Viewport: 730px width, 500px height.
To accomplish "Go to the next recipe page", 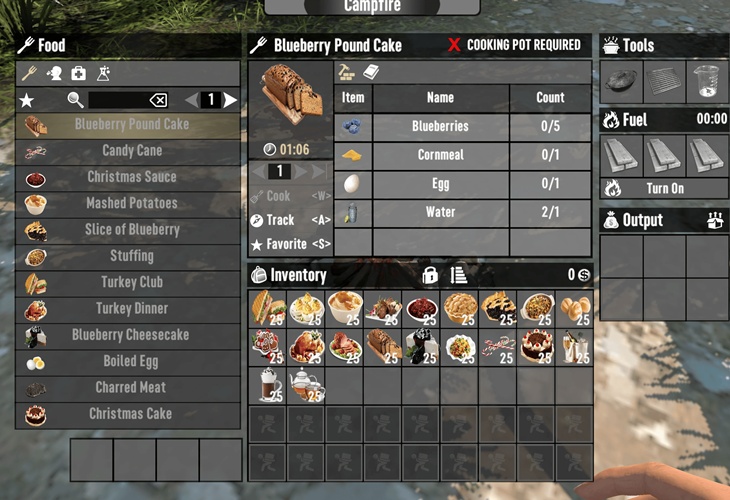I will coord(231,100).
